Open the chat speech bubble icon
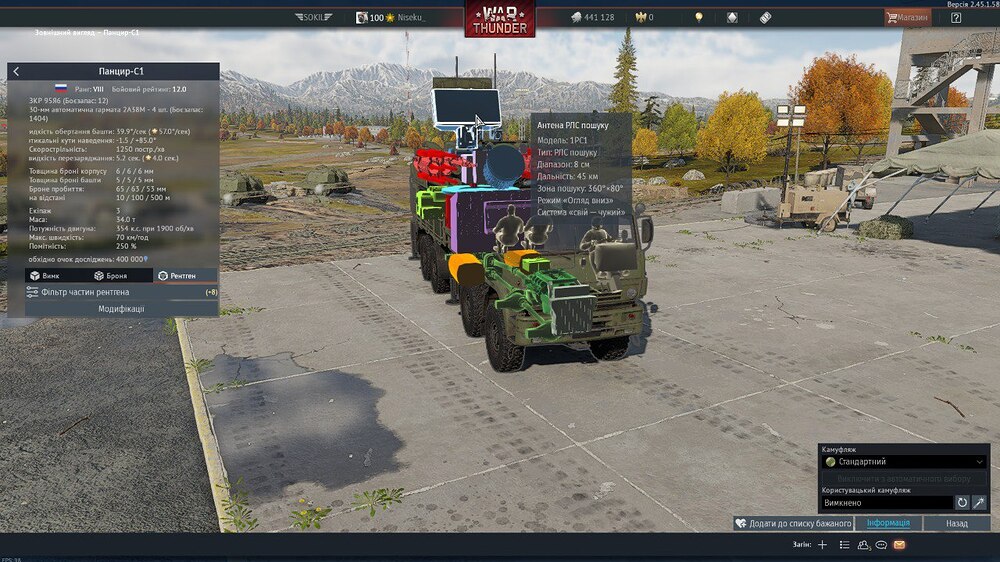This screenshot has width=1000, height=562. pos(881,545)
